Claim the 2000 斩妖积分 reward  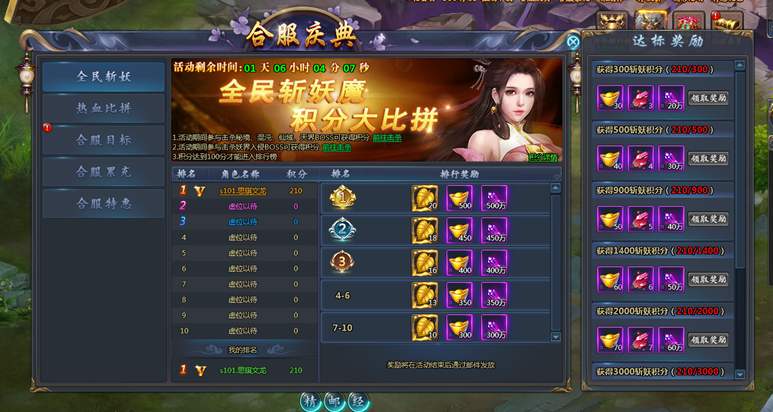pyautogui.click(x=708, y=339)
